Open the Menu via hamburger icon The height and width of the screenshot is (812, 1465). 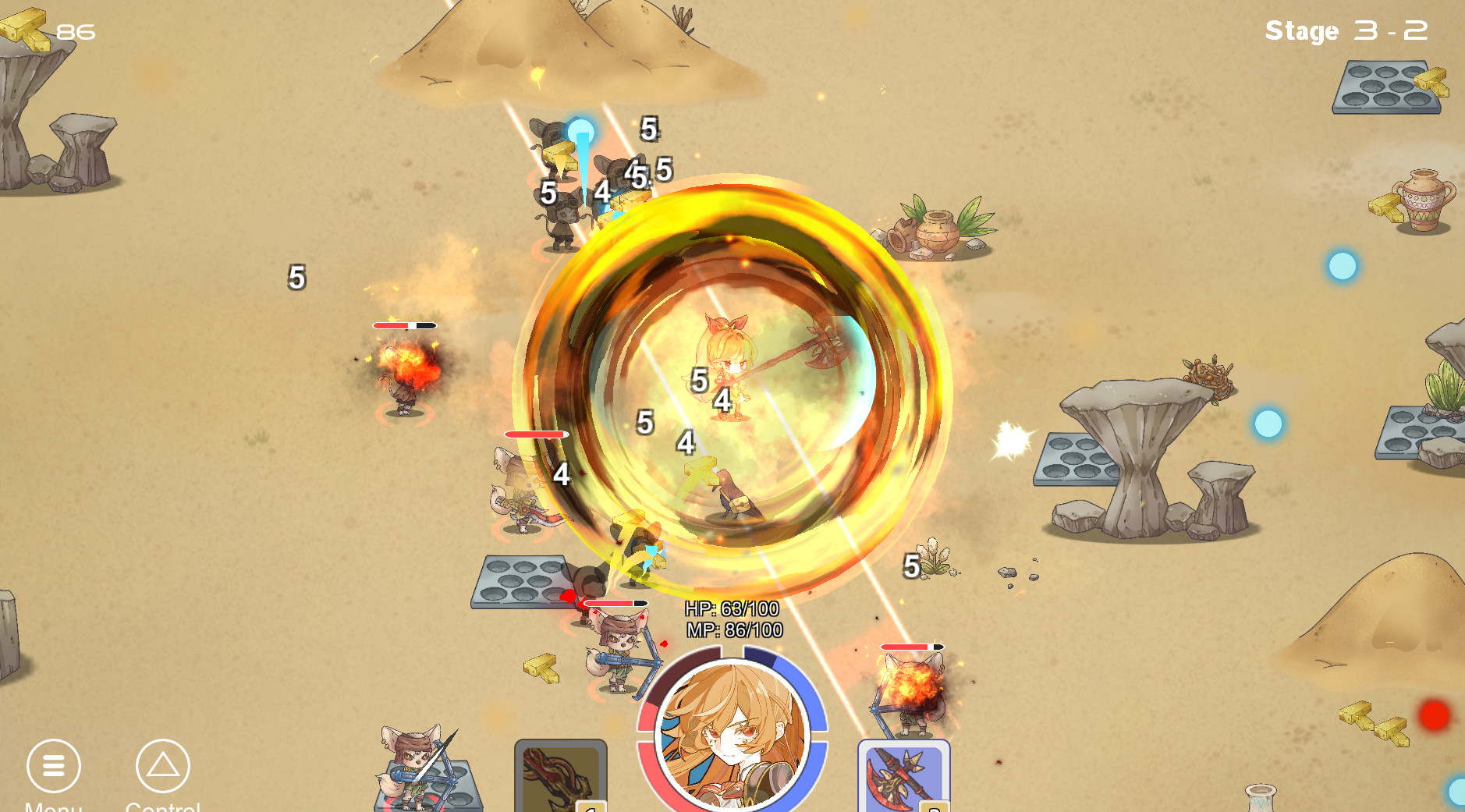[x=53, y=767]
